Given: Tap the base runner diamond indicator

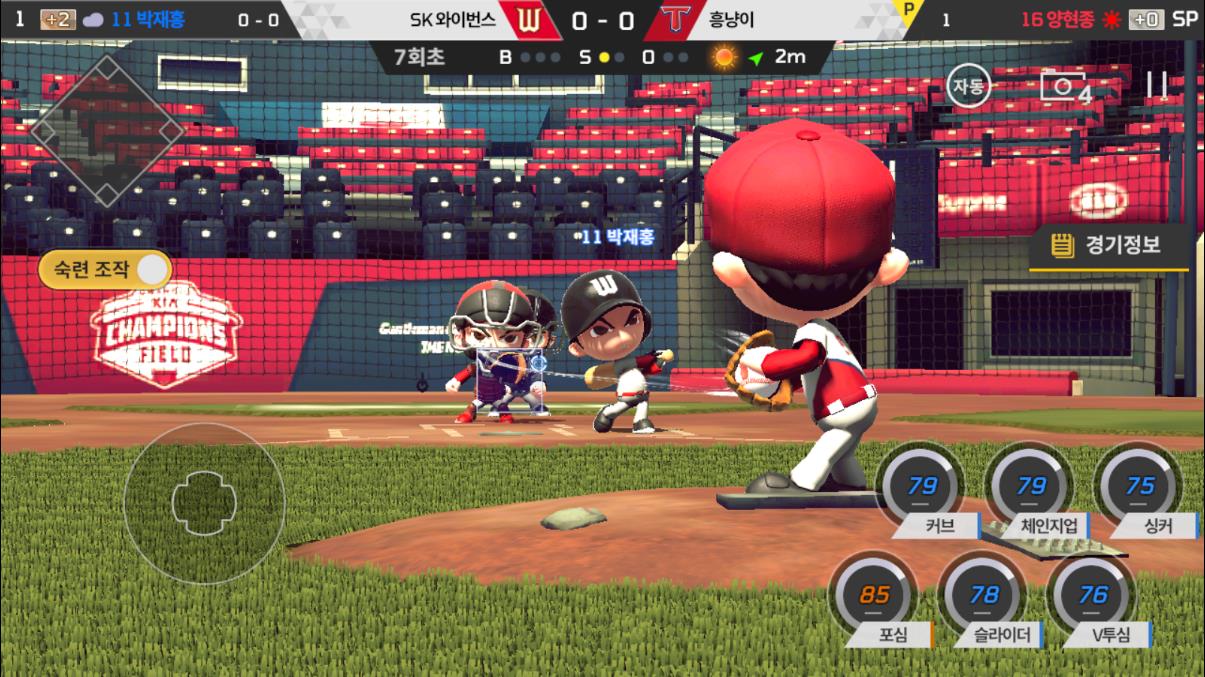Looking at the screenshot, I should [107, 128].
